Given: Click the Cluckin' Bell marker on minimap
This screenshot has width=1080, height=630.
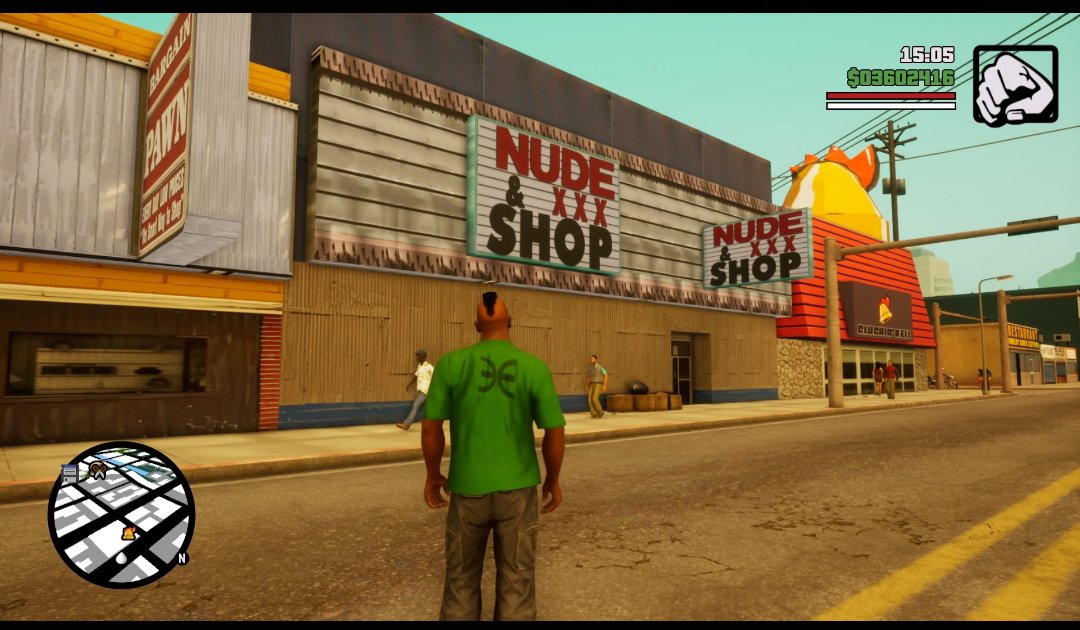Looking at the screenshot, I should pos(128,533).
